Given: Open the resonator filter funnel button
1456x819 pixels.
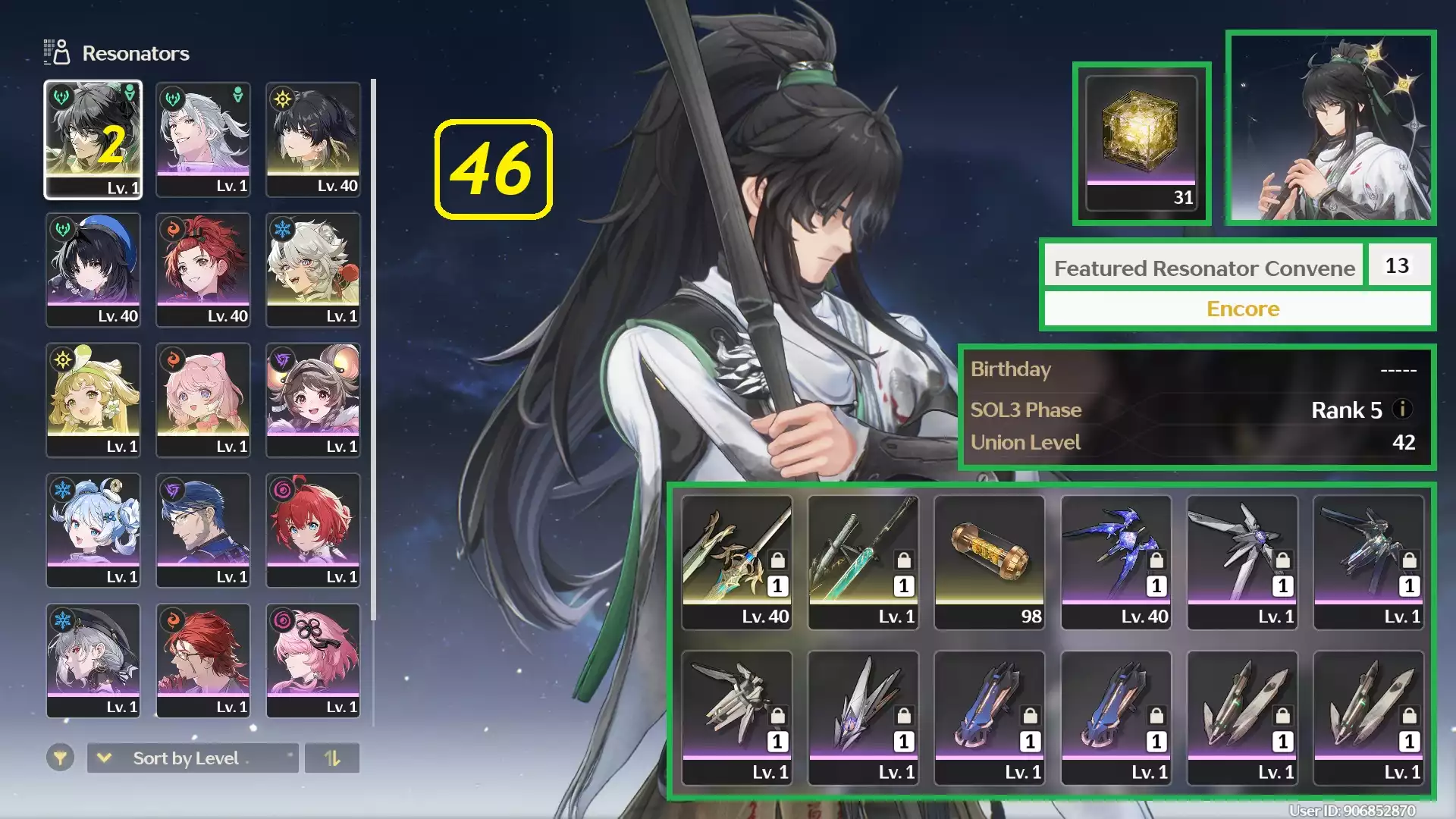Looking at the screenshot, I should click(x=60, y=758).
